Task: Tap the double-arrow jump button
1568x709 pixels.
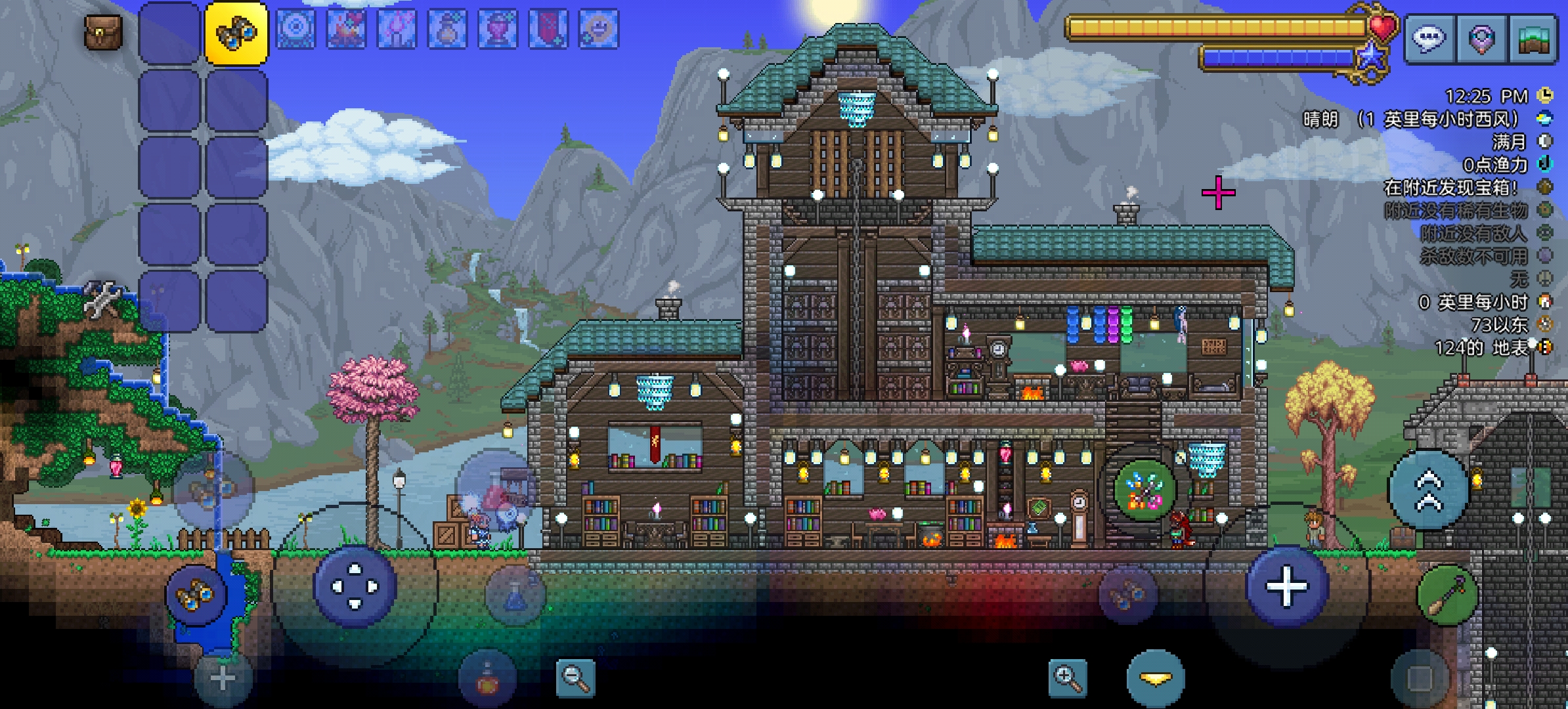Action: (x=1428, y=490)
